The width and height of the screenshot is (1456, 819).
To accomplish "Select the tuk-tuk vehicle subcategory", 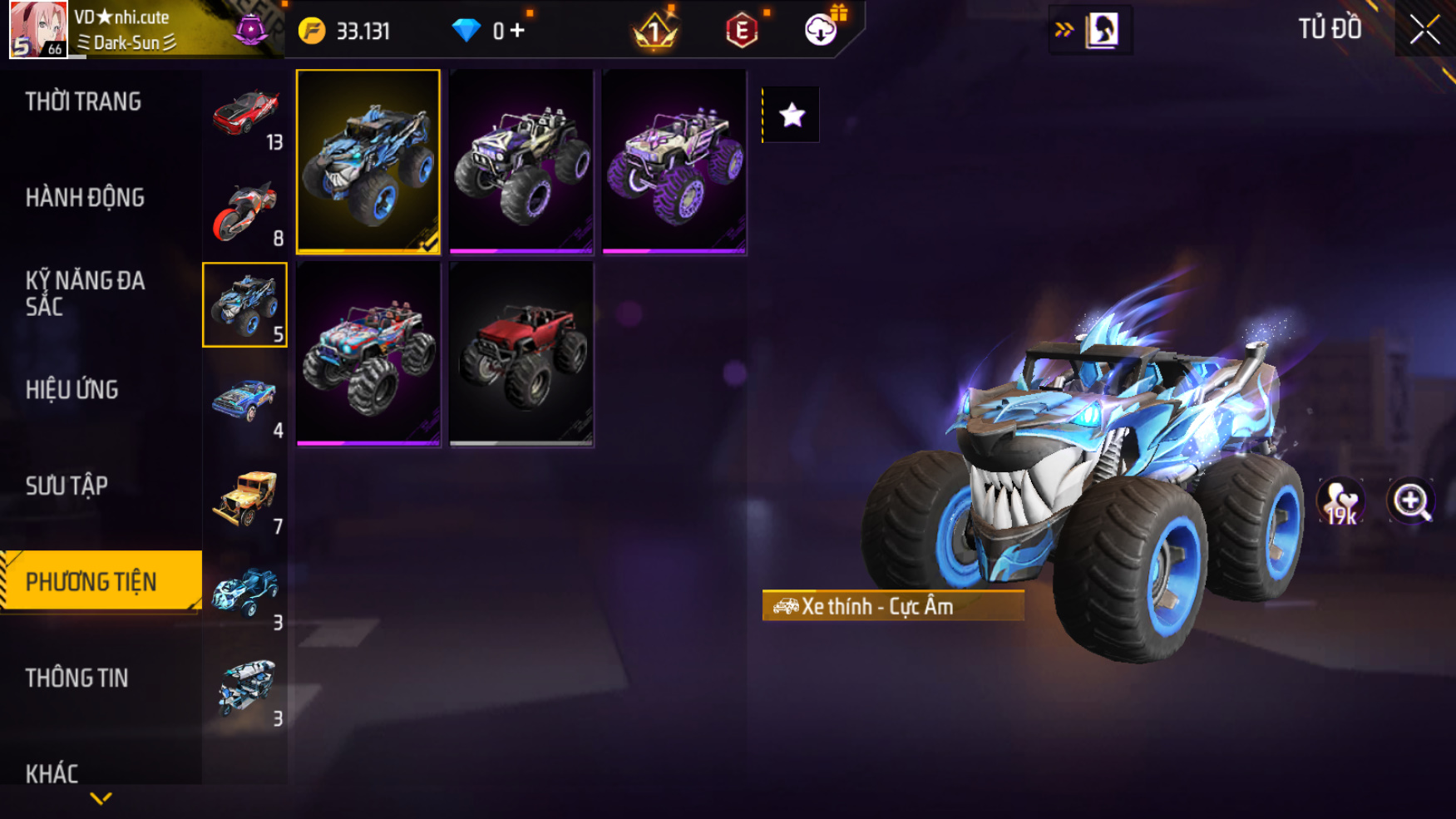I will click(245, 689).
